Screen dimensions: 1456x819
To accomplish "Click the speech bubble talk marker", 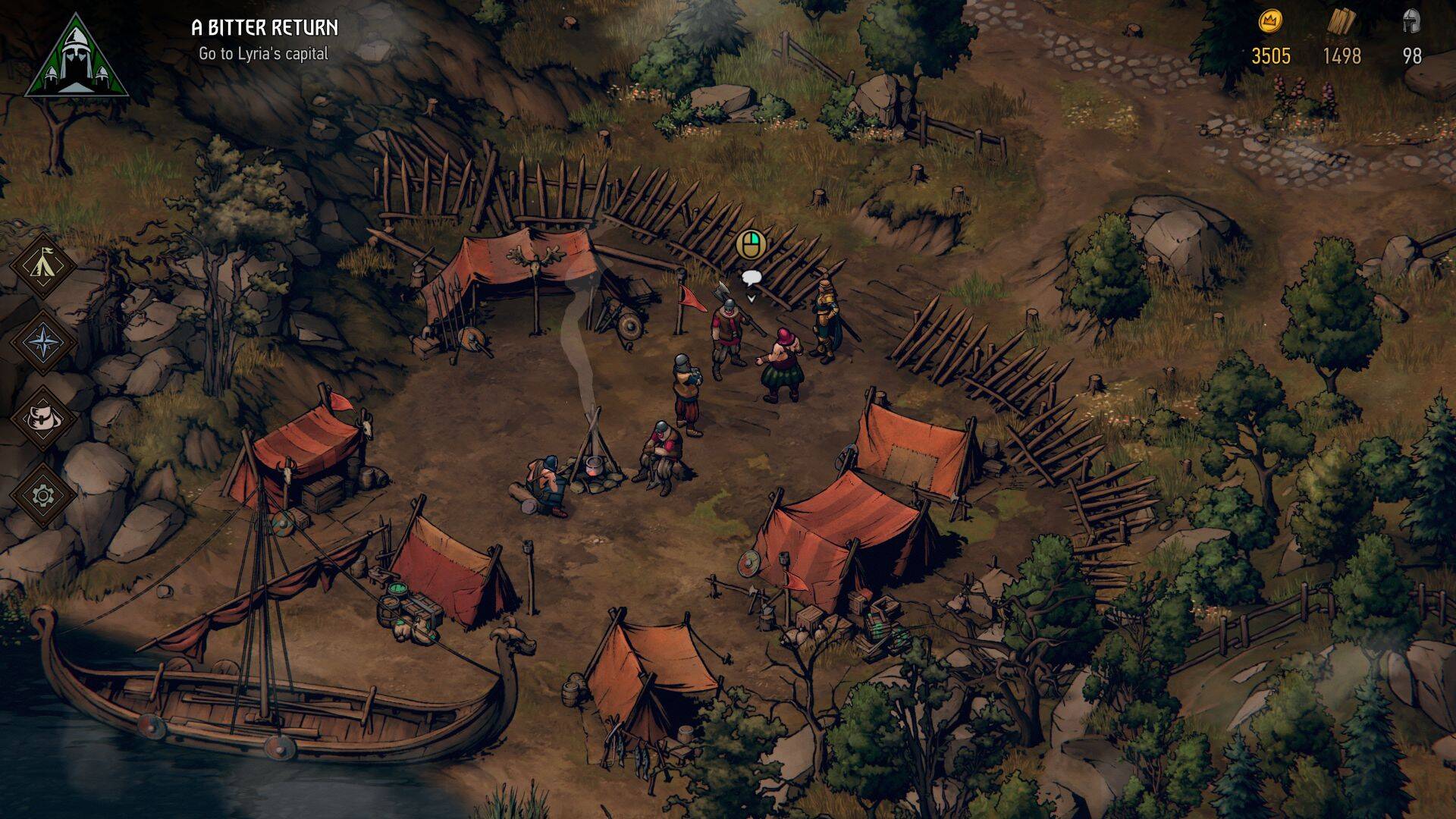I will click(751, 278).
